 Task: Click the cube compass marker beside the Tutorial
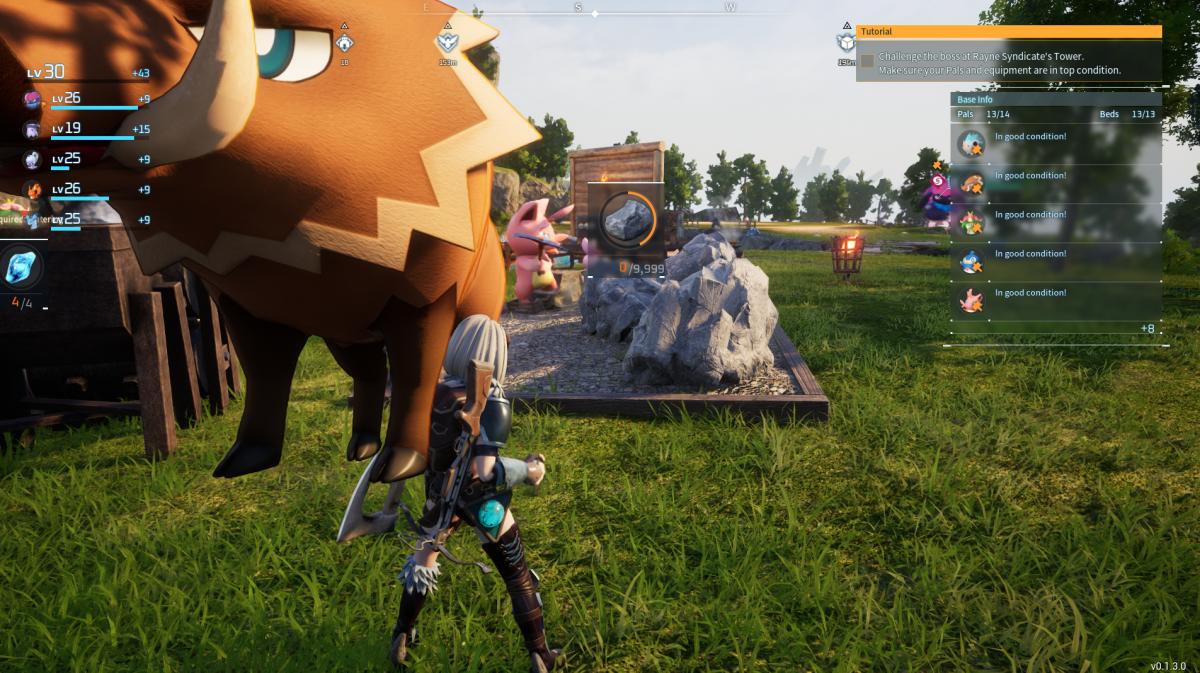click(846, 42)
